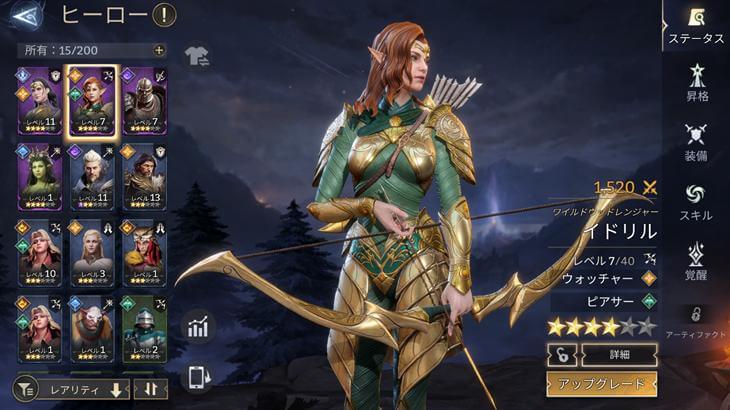Choose the level 13 dark-haired hero card
Image resolution: width=730 pixels, height=410 pixels.
[x=144, y=177]
